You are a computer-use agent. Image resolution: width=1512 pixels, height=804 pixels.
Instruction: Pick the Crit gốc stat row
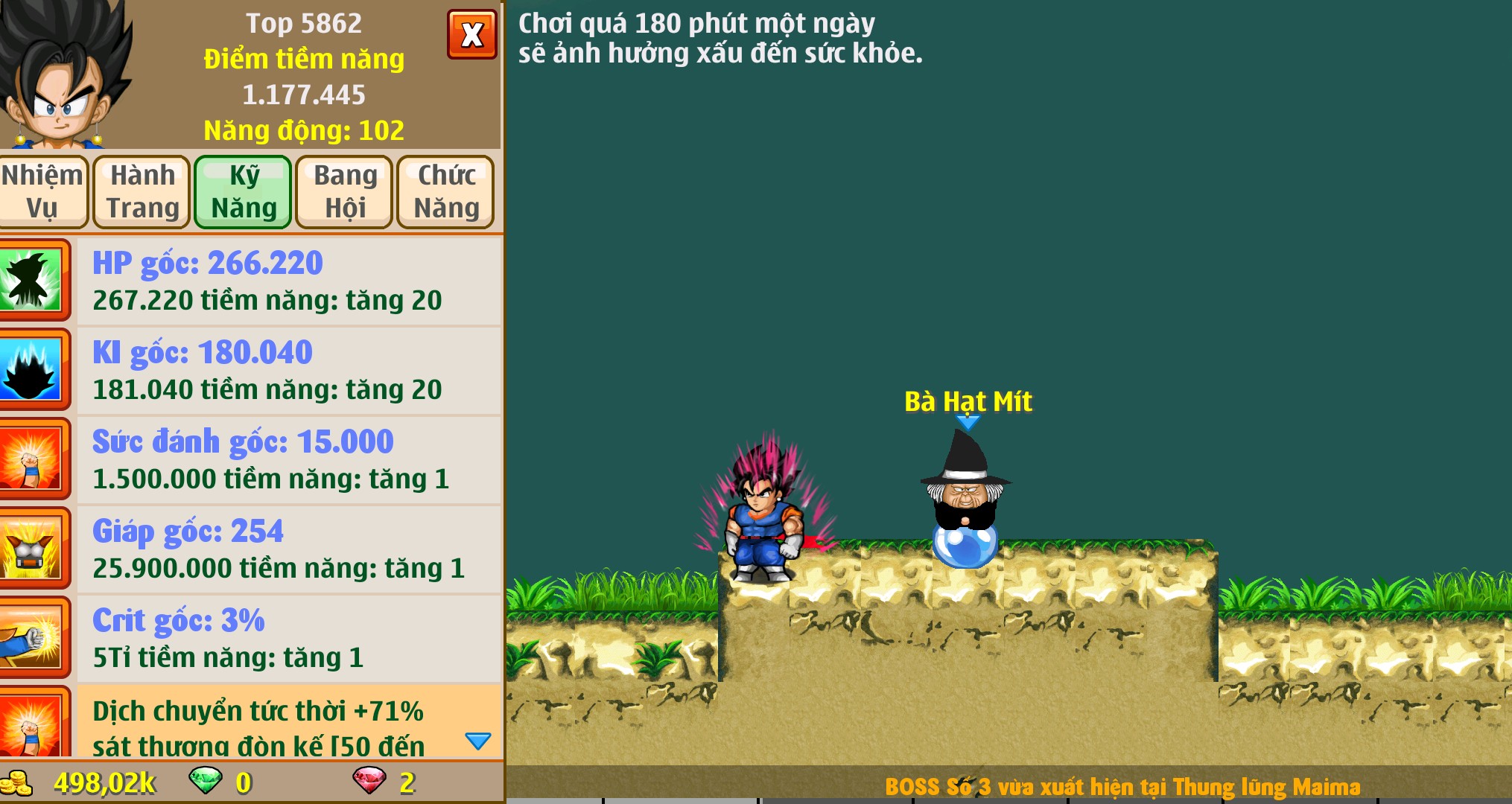tap(289, 639)
